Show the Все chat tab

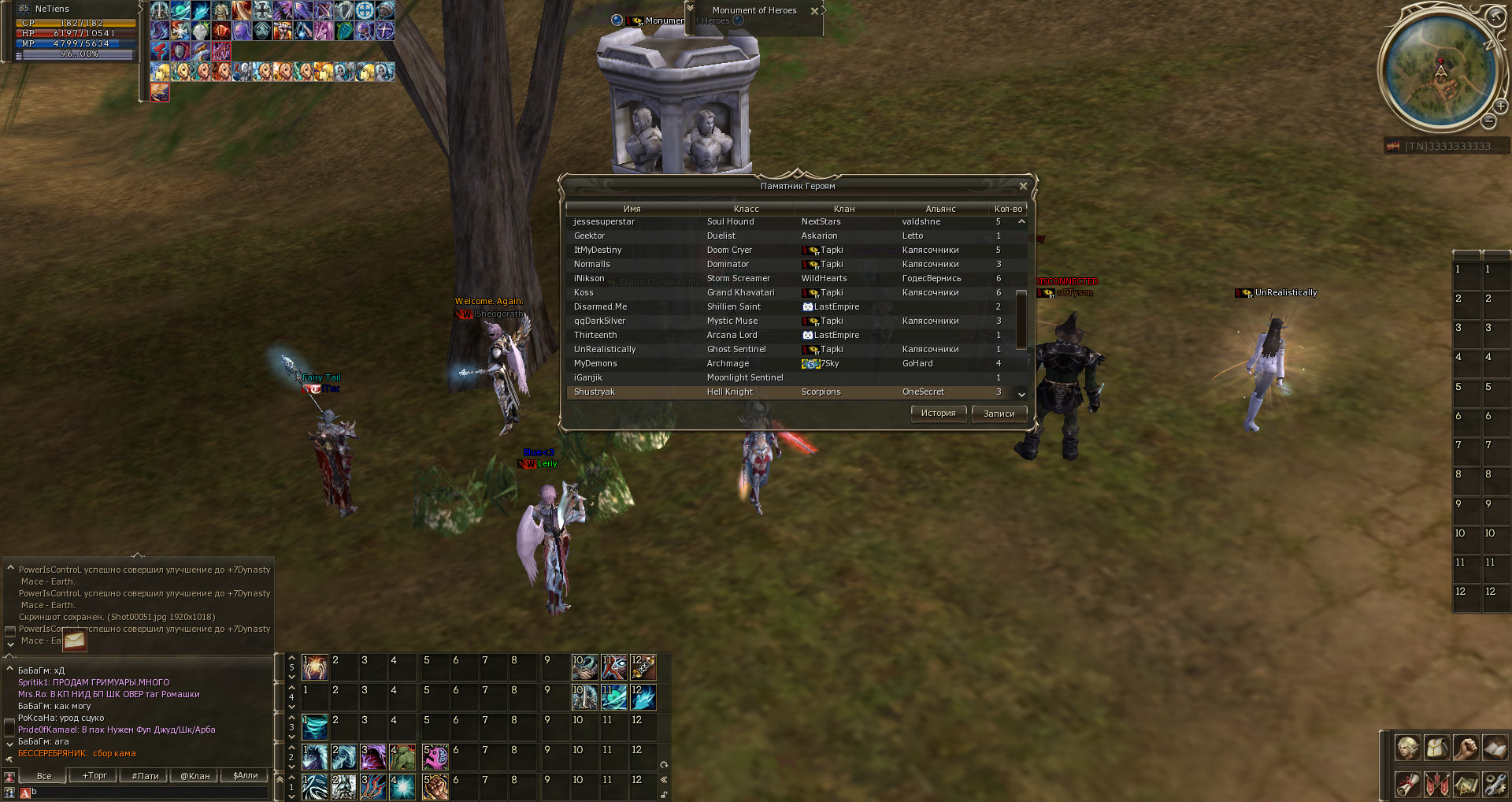click(x=44, y=776)
